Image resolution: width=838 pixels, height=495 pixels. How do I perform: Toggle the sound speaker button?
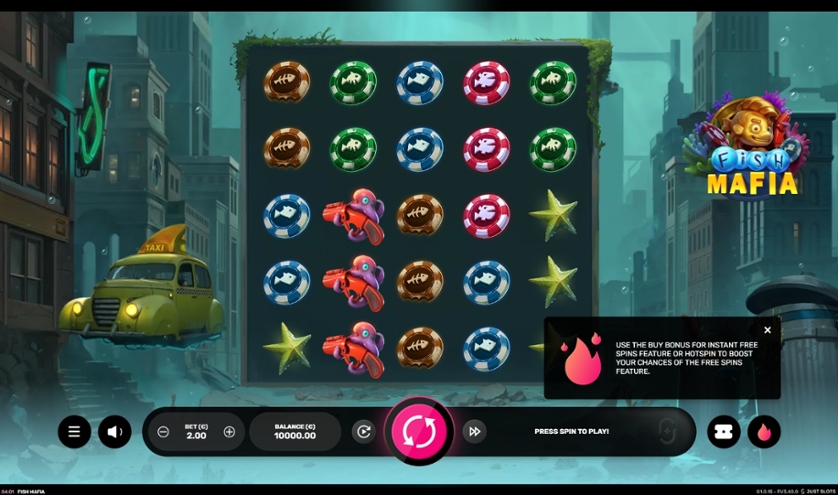(115, 431)
